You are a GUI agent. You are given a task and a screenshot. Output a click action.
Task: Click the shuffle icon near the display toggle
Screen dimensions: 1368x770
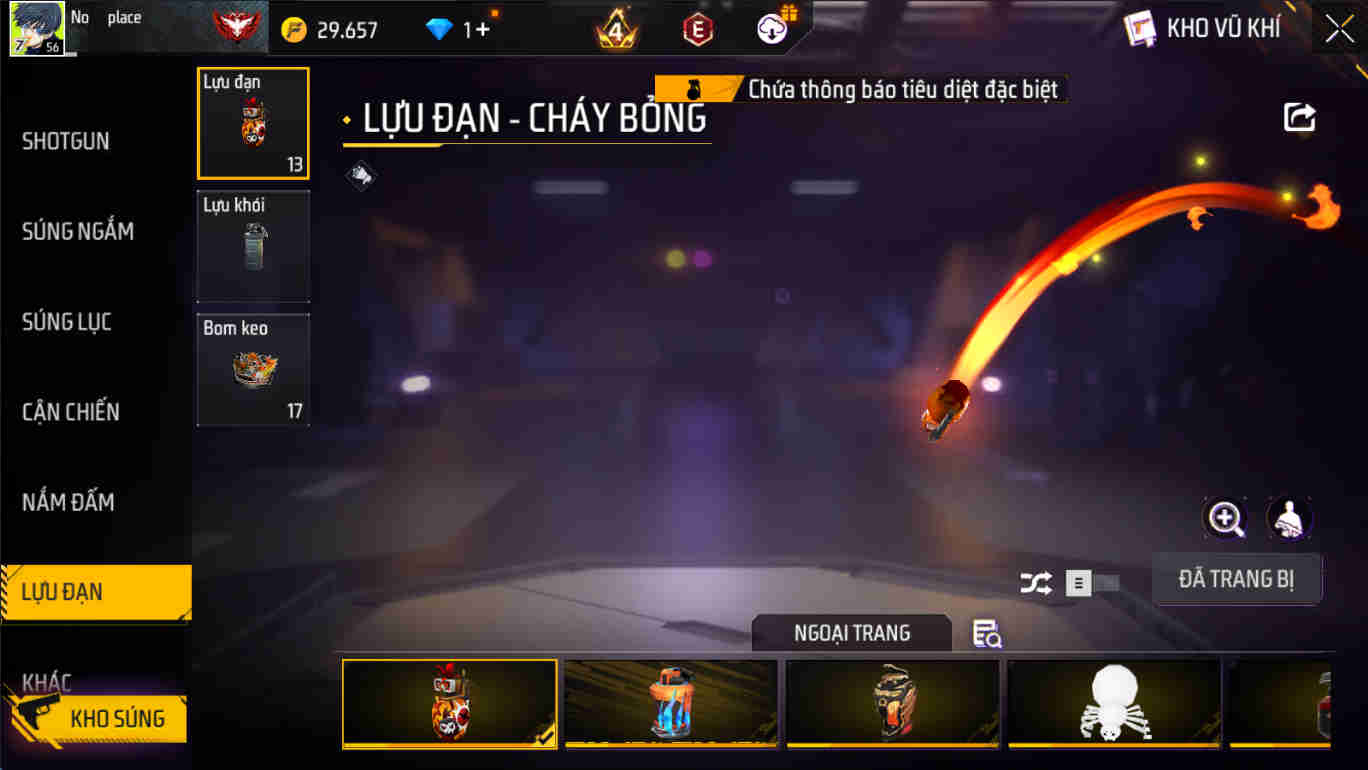click(1035, 583)
